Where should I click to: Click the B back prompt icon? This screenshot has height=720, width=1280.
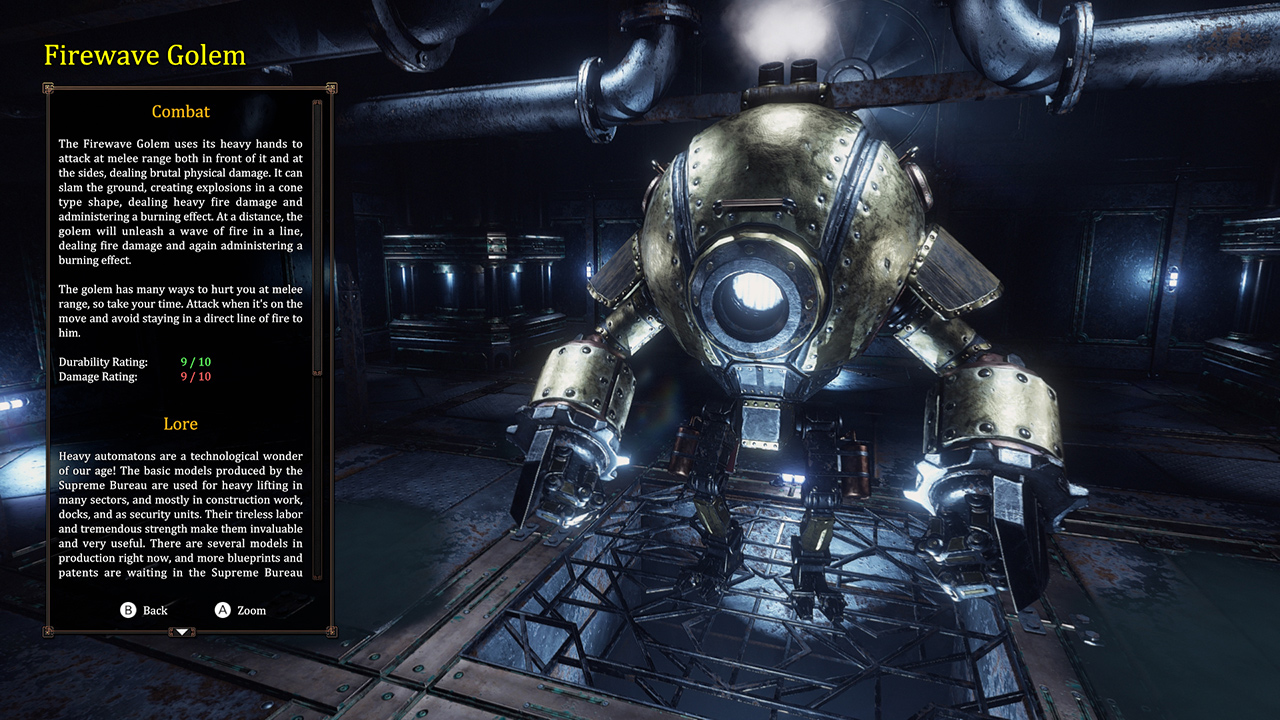pyautogui.click(x=128, y=609)
